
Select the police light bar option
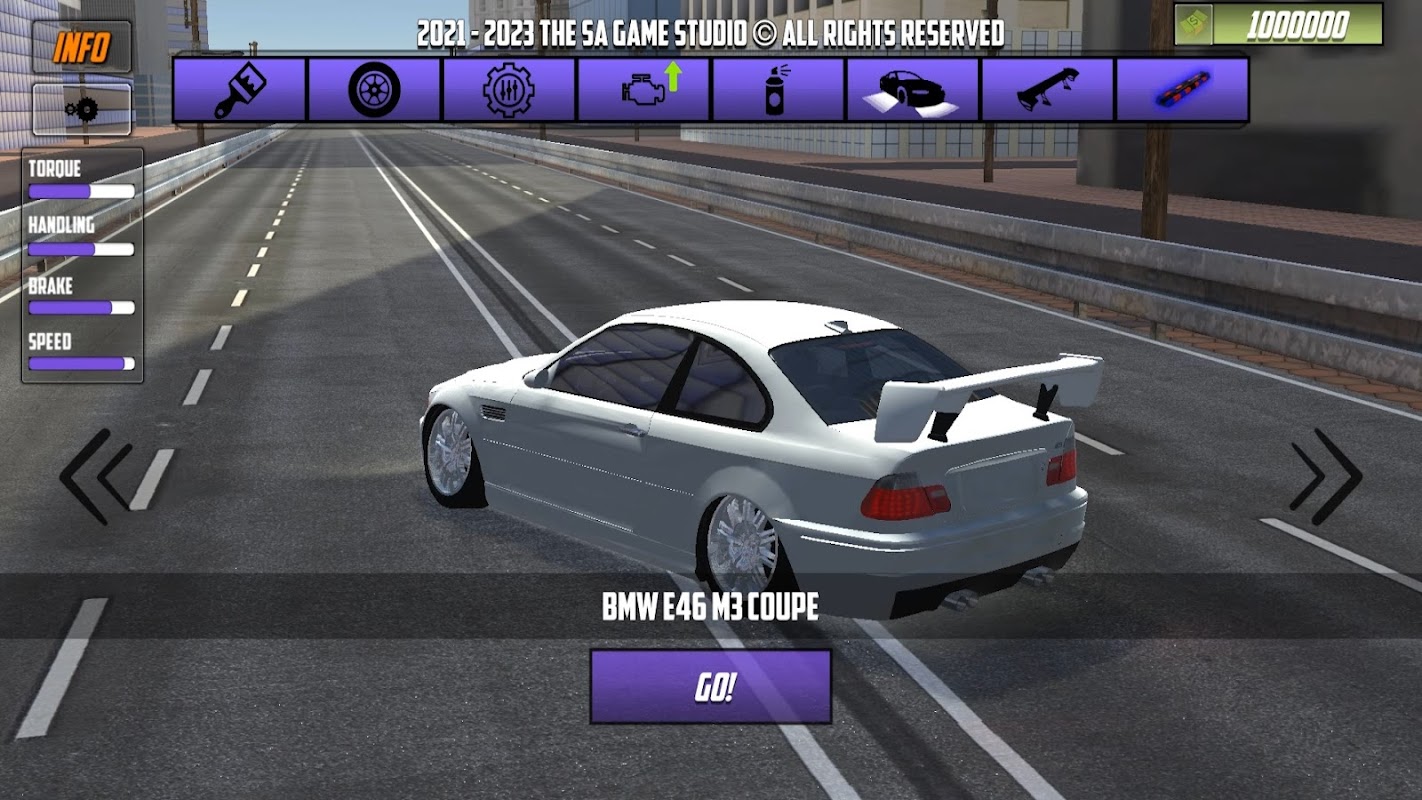click(x=1182, y=90)
